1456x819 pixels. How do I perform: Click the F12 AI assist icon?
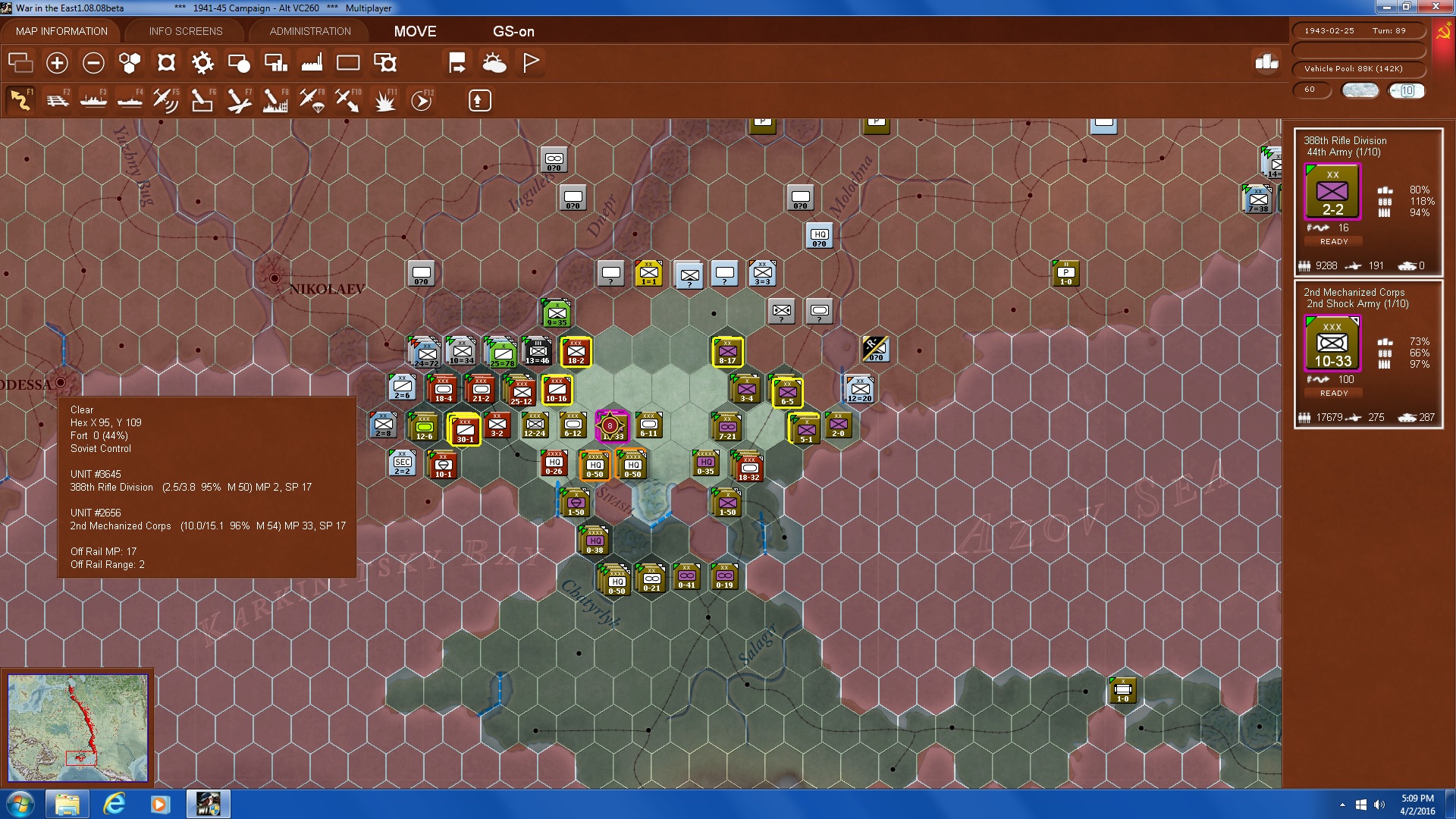click(x=420, y=99)
